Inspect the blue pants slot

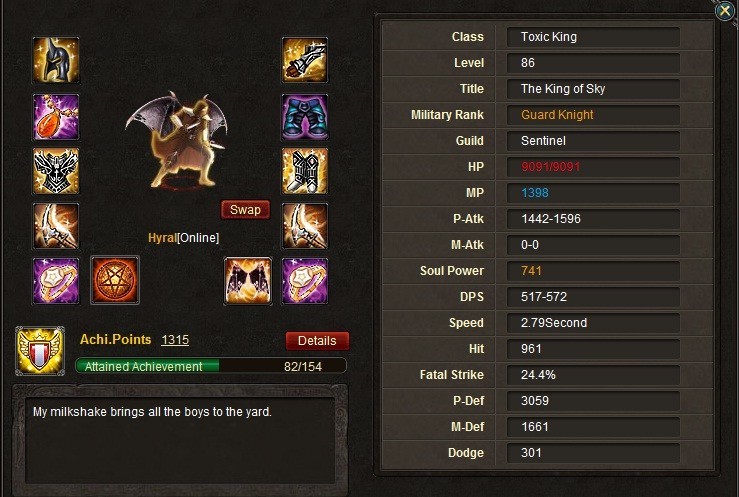(305, 117)
